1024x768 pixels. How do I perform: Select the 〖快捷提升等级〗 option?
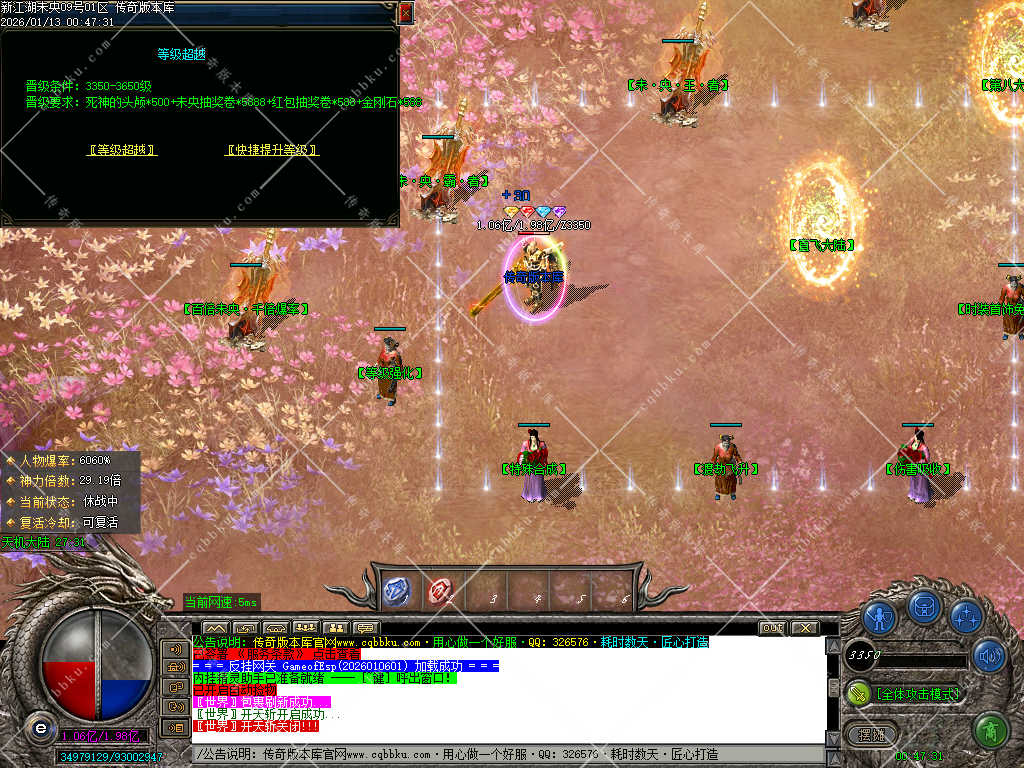point(271,150)
